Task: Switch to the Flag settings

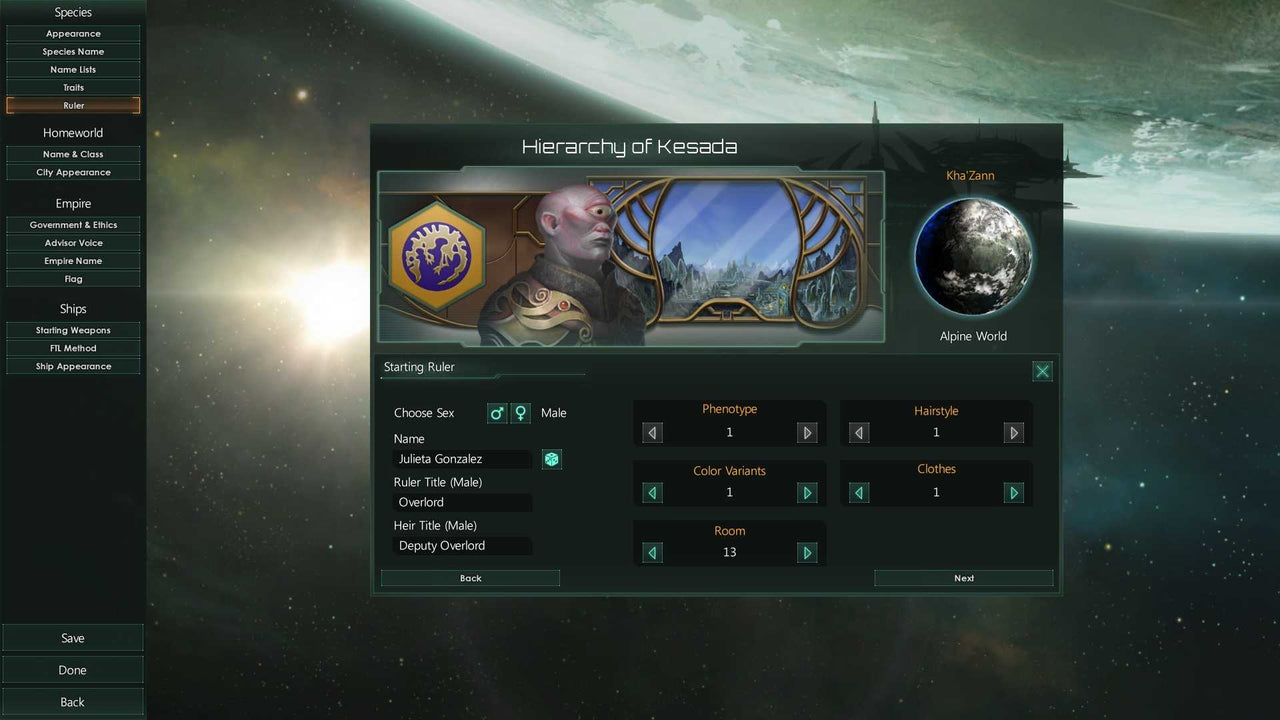Action: (73, 278)
